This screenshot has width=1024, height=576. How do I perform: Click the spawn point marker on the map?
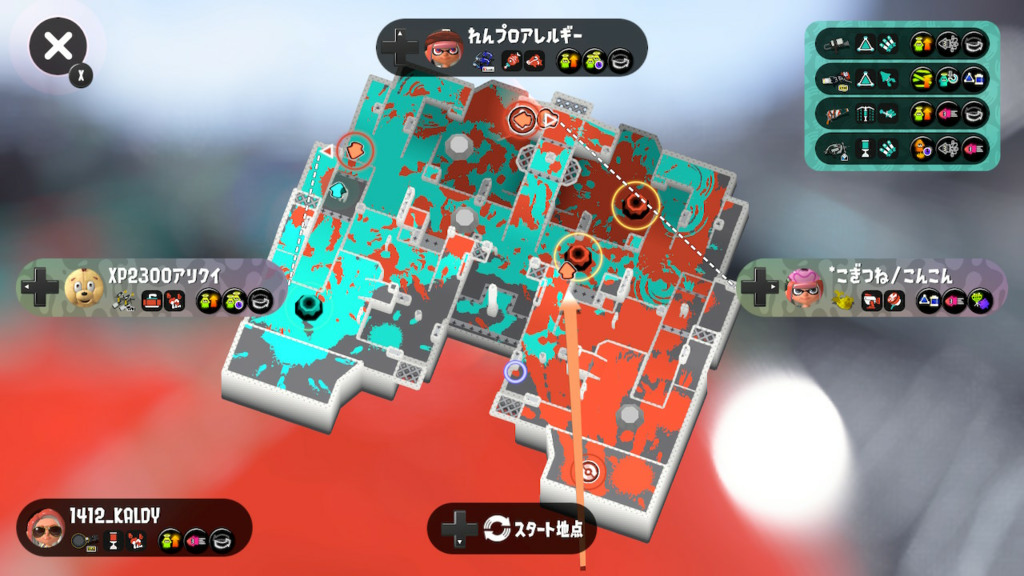coord(589,470)
